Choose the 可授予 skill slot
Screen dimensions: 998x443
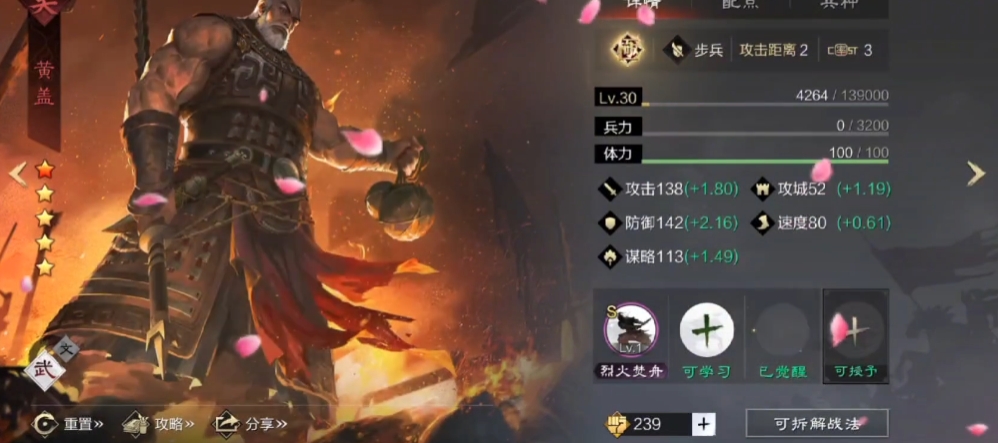(x=856, y=330)
